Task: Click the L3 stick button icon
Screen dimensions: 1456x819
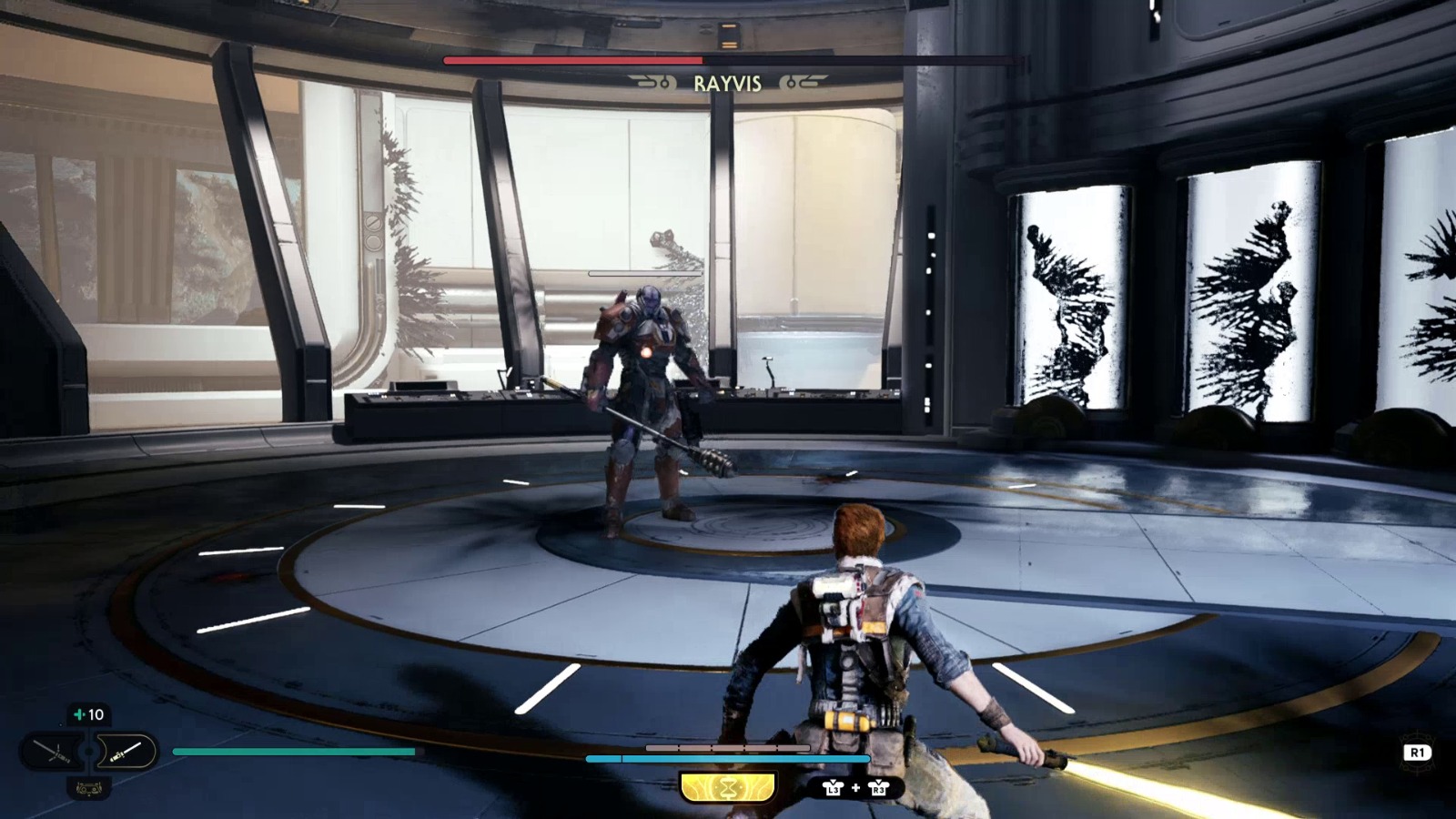Action: [x=835, y=789]
